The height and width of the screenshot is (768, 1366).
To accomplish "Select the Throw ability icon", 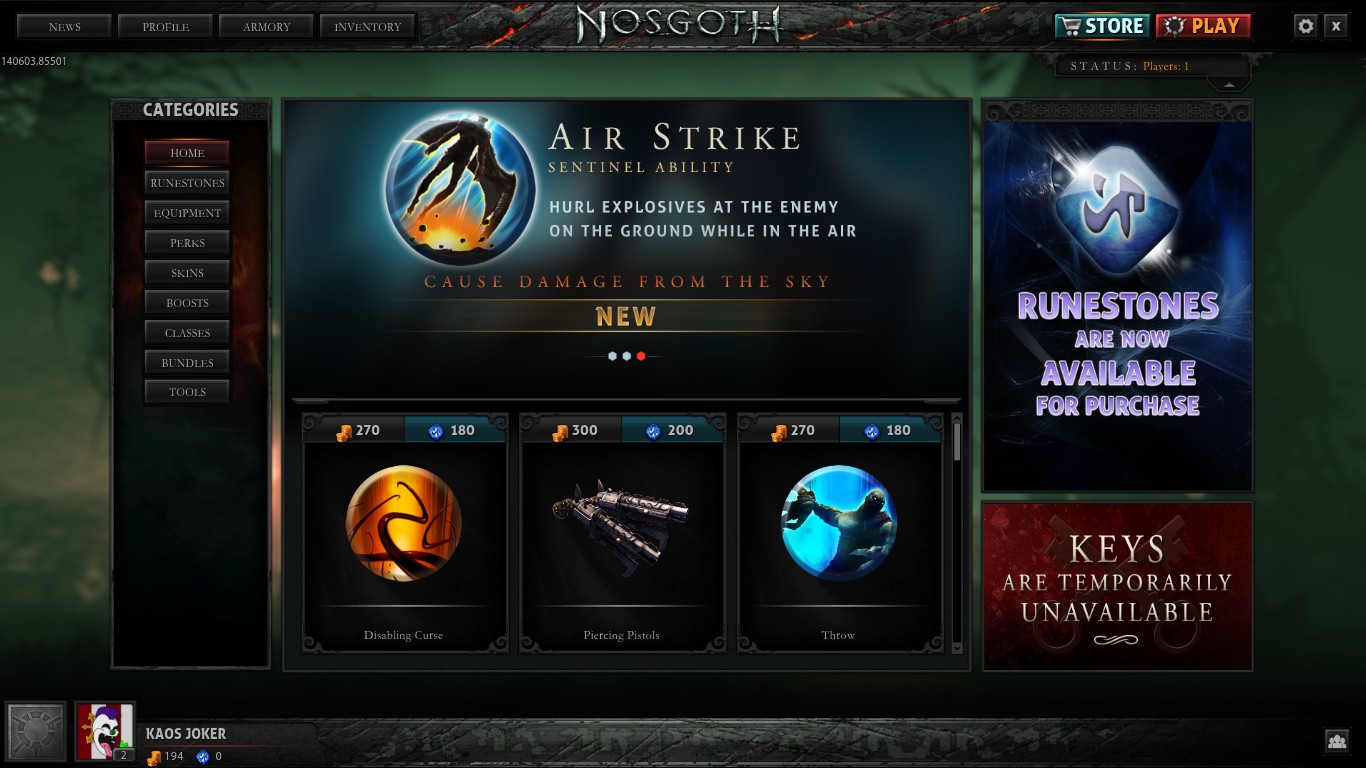I will point(838,523).
